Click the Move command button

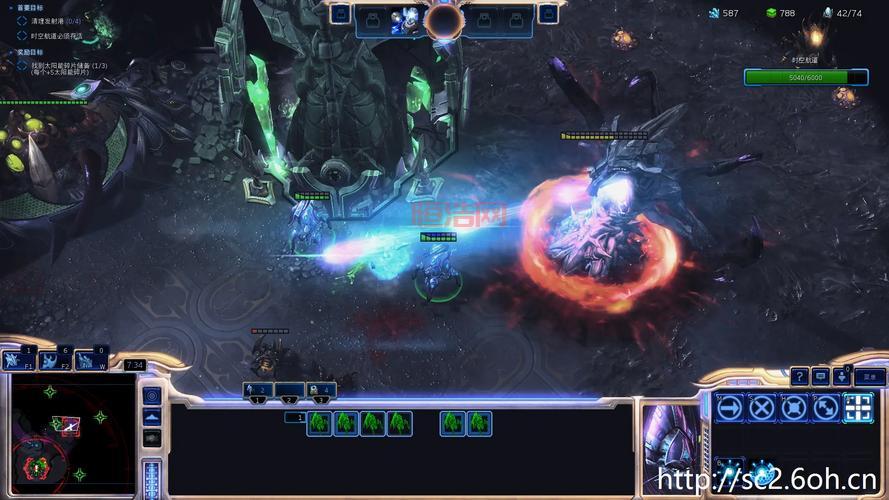click(x=730, y=407)
